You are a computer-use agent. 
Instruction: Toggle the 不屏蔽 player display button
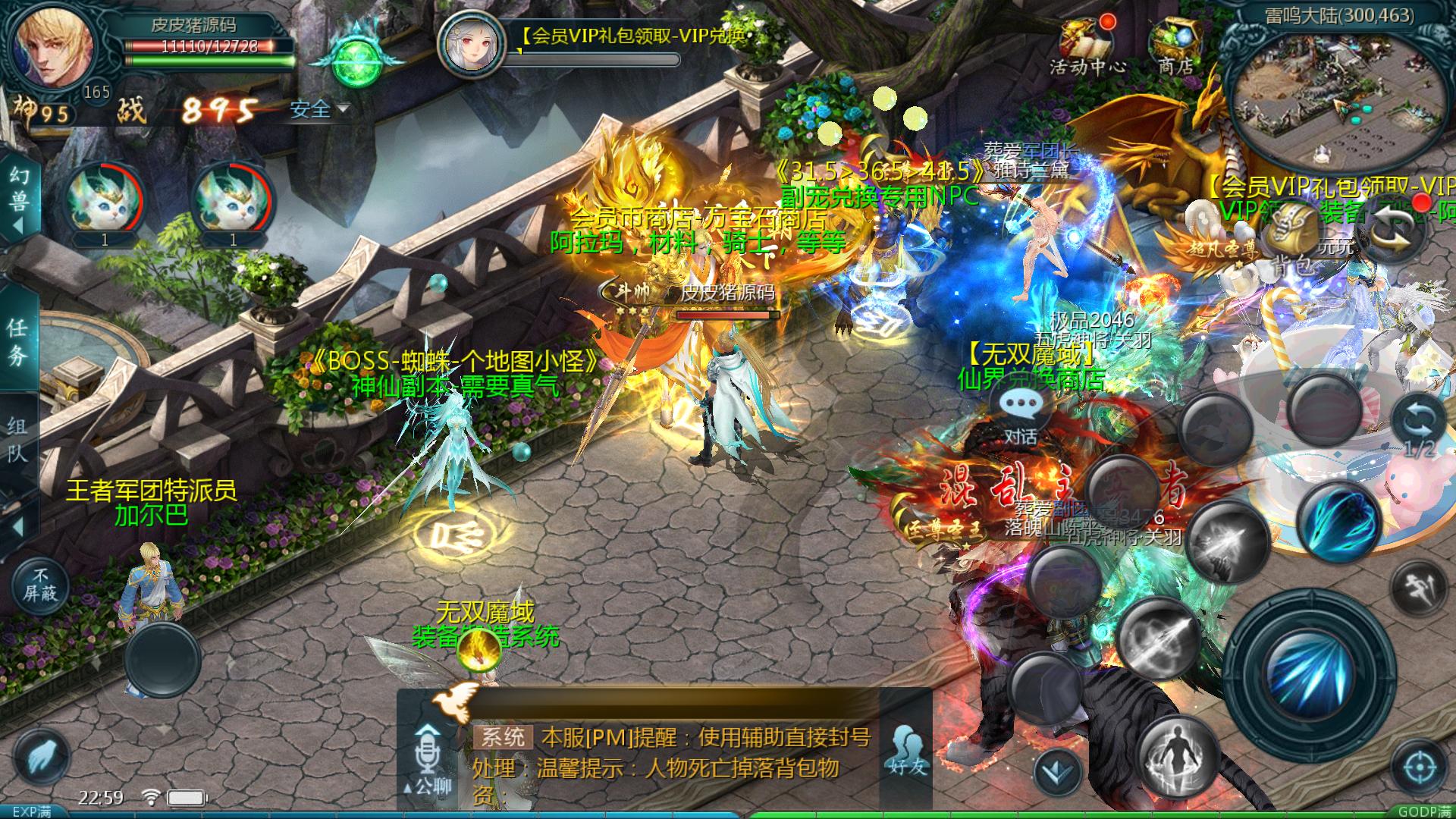pos(40,586)
